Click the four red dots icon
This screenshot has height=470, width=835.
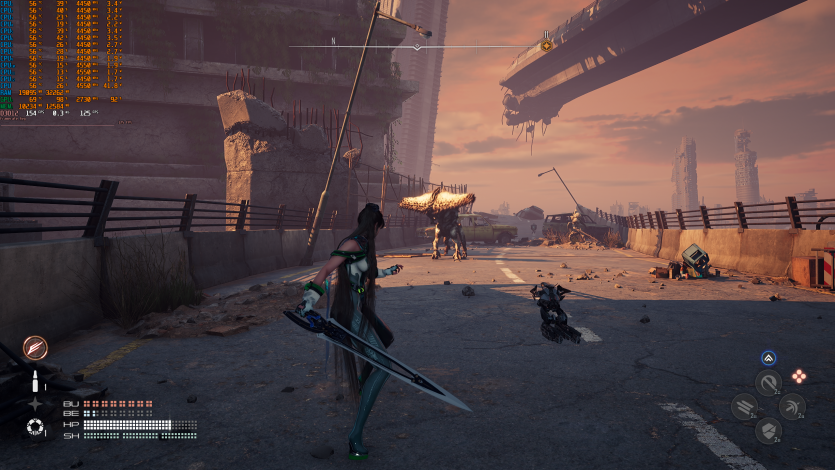pyautogui.click(x=799, y=376)
